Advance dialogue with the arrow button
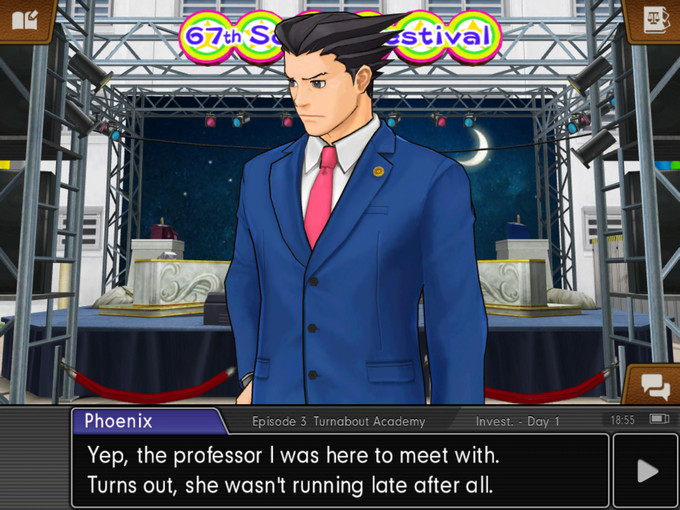Image resolution: width=680 pixels, height=510 pixels. (646, 470)
